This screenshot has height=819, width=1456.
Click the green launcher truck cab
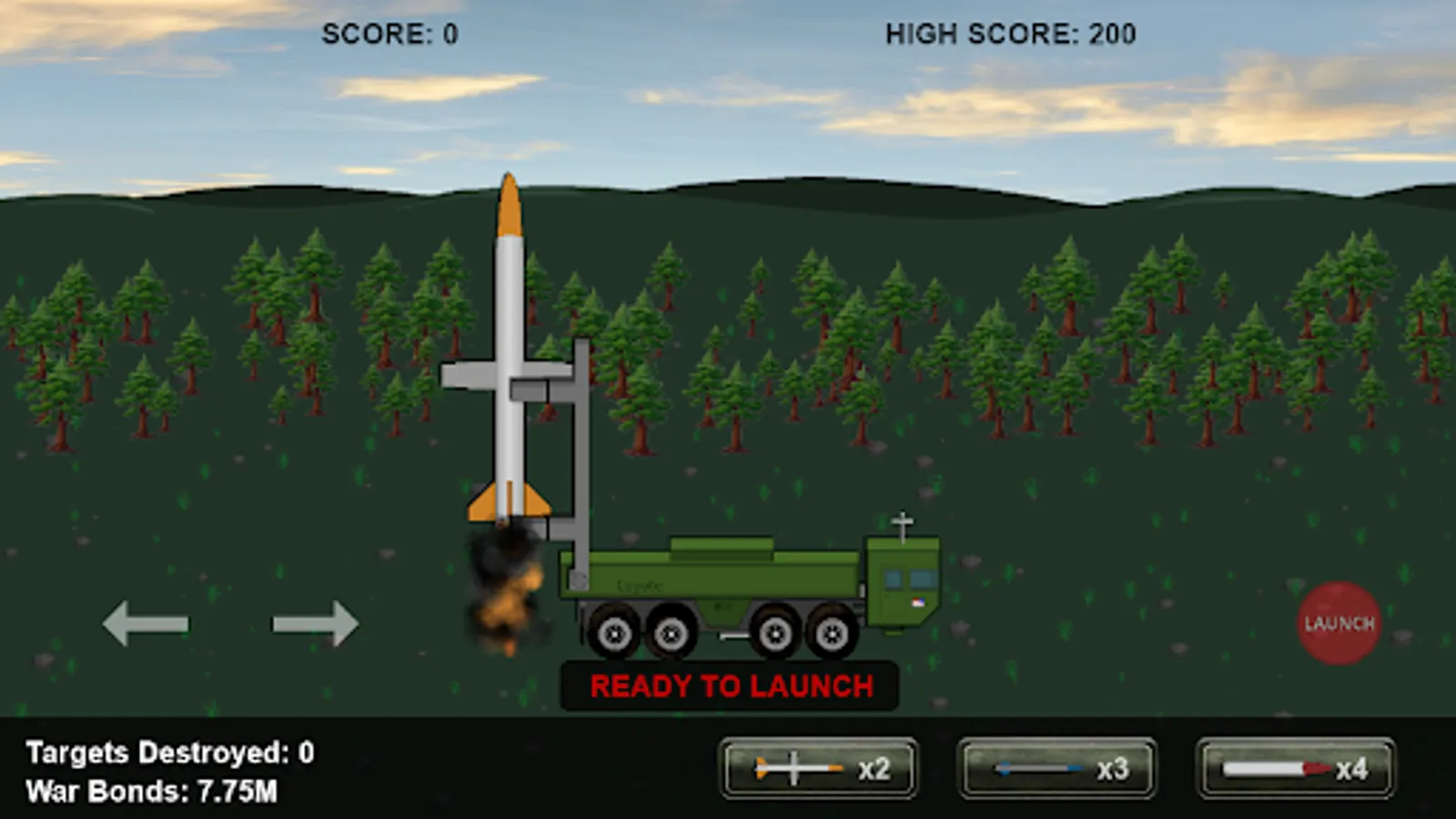[x=901, y=582]
